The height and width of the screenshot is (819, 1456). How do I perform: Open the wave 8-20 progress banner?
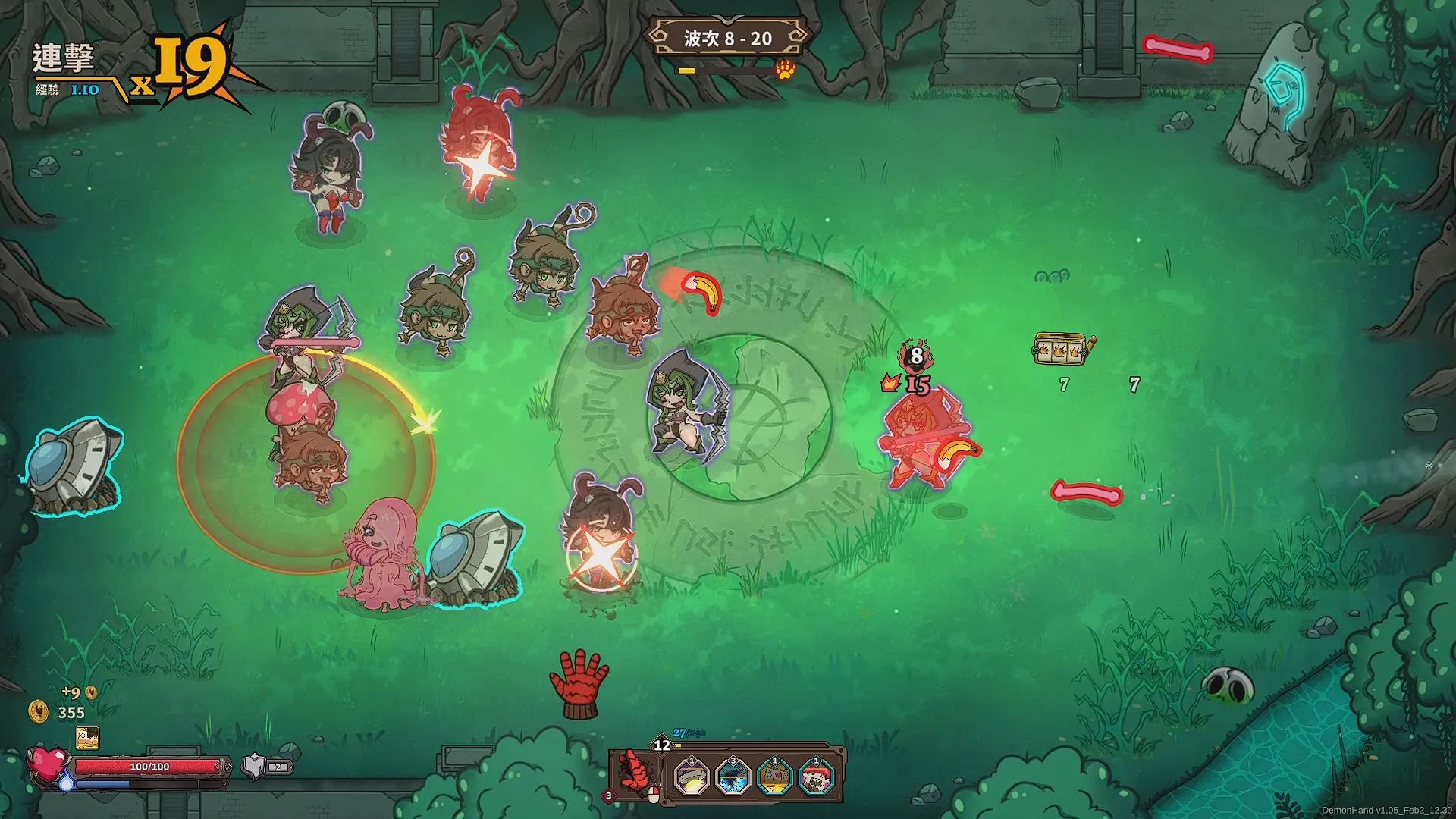[x=726, y=39]
